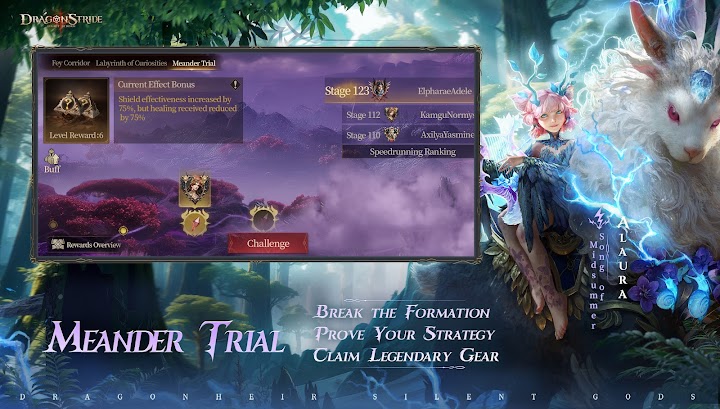
Task: View AxilyaYasmine's Stage 110 ranking entry
Action: tap(408, 134)
